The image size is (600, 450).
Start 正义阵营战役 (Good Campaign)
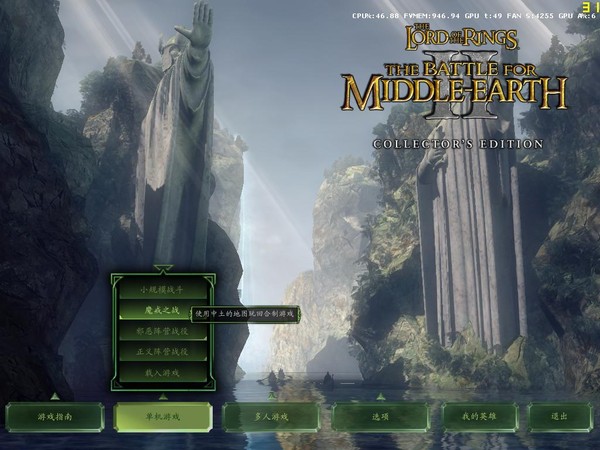coord(163,352)
